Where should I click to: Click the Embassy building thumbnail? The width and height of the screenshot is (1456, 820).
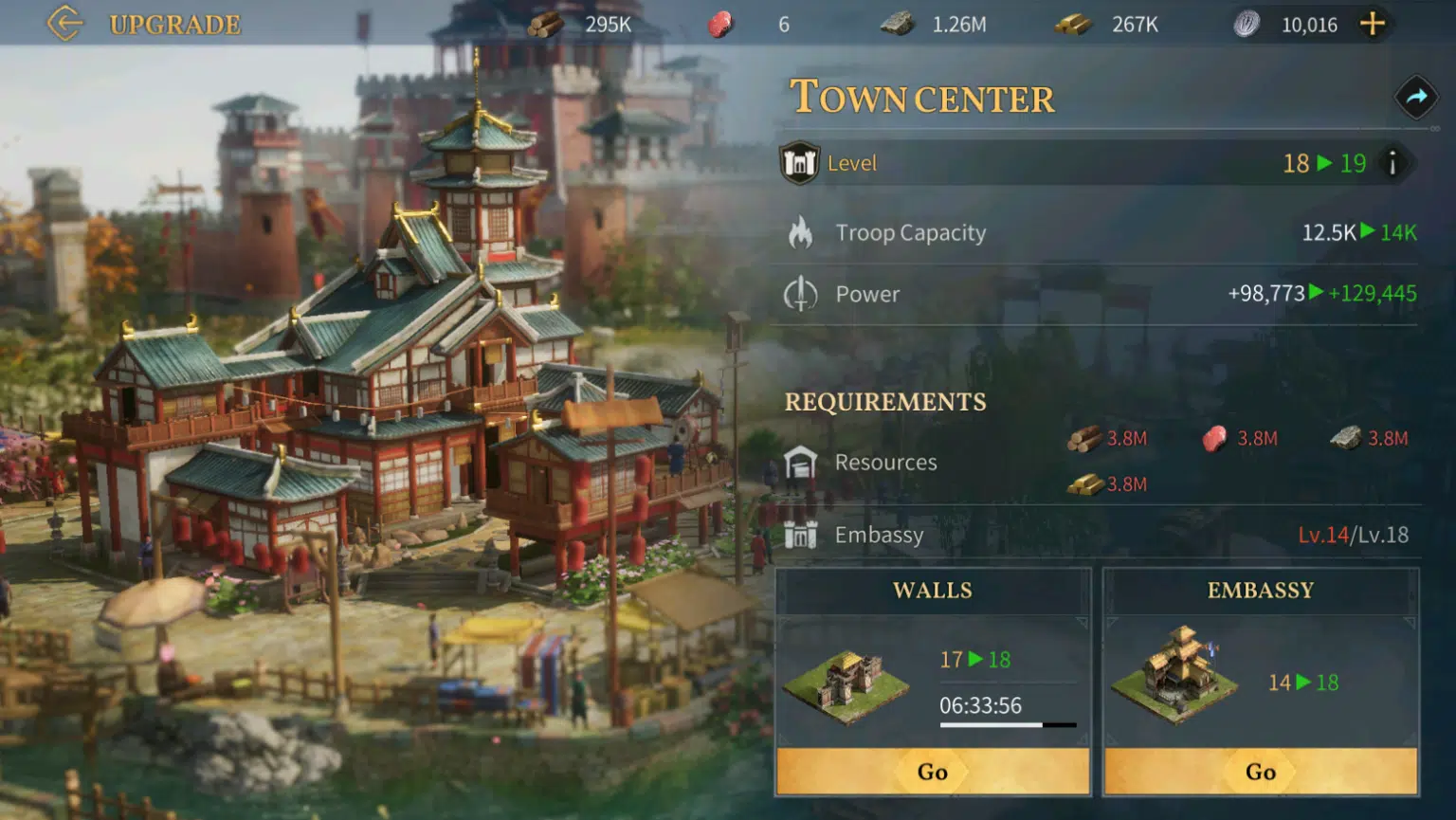[x=1175, y=674]
